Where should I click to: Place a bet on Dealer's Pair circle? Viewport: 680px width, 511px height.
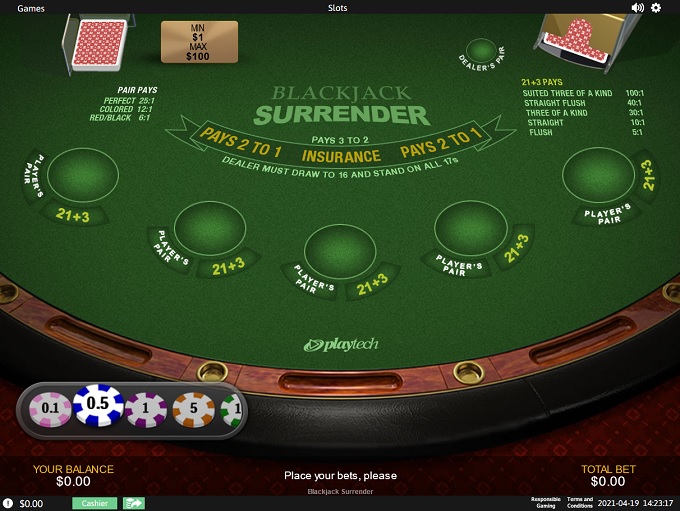481,50
